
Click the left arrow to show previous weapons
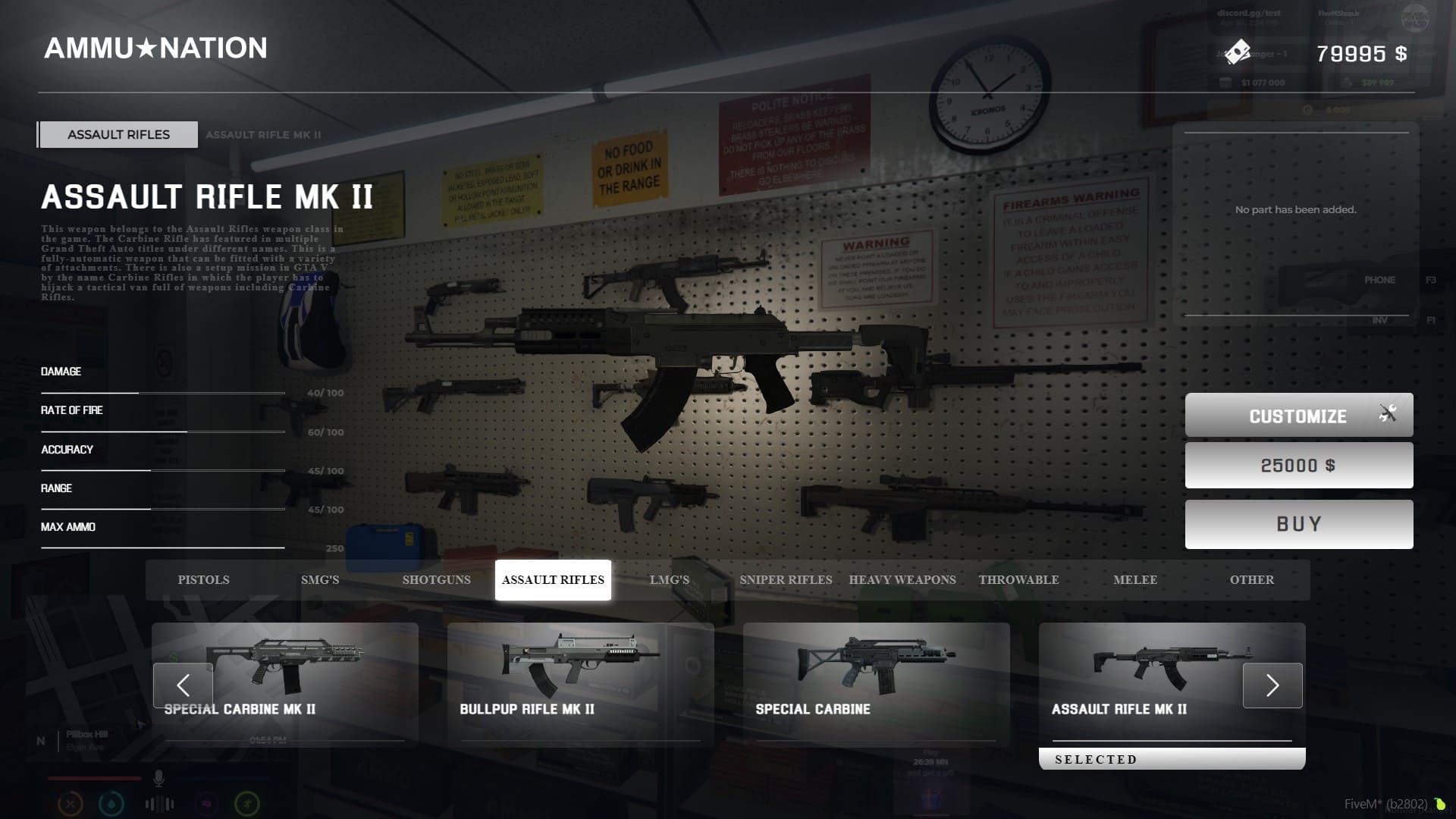183,686
